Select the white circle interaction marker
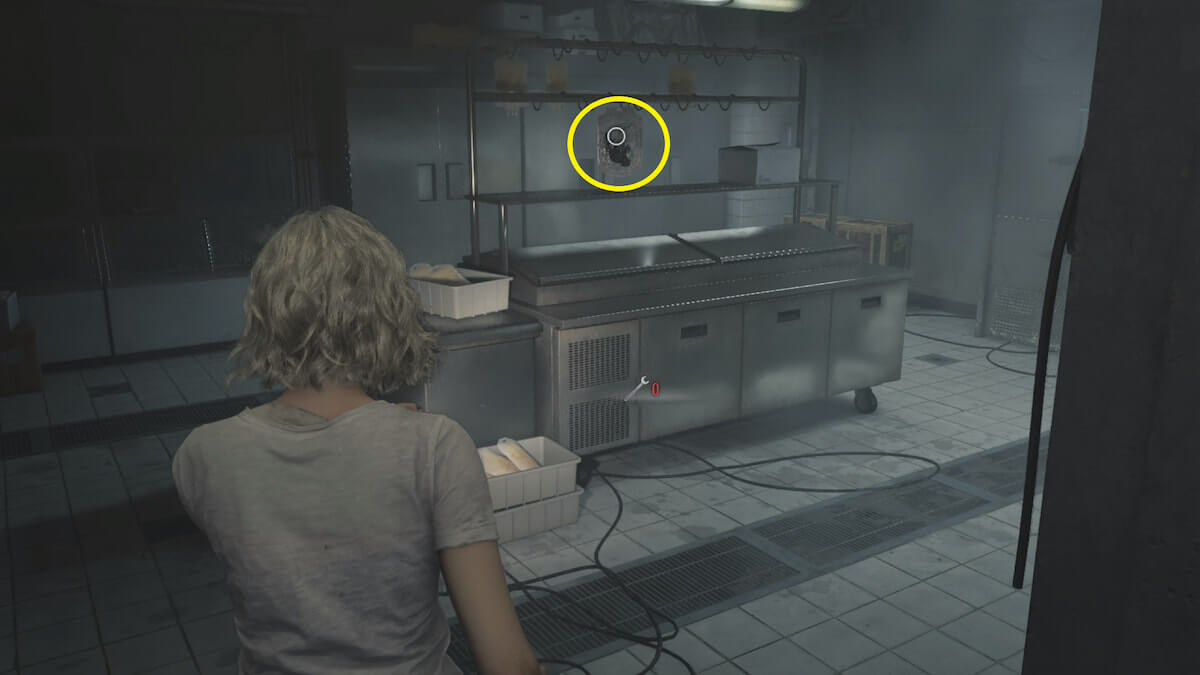The width and height of the screenshot is (1200, 675). [616, 135]
